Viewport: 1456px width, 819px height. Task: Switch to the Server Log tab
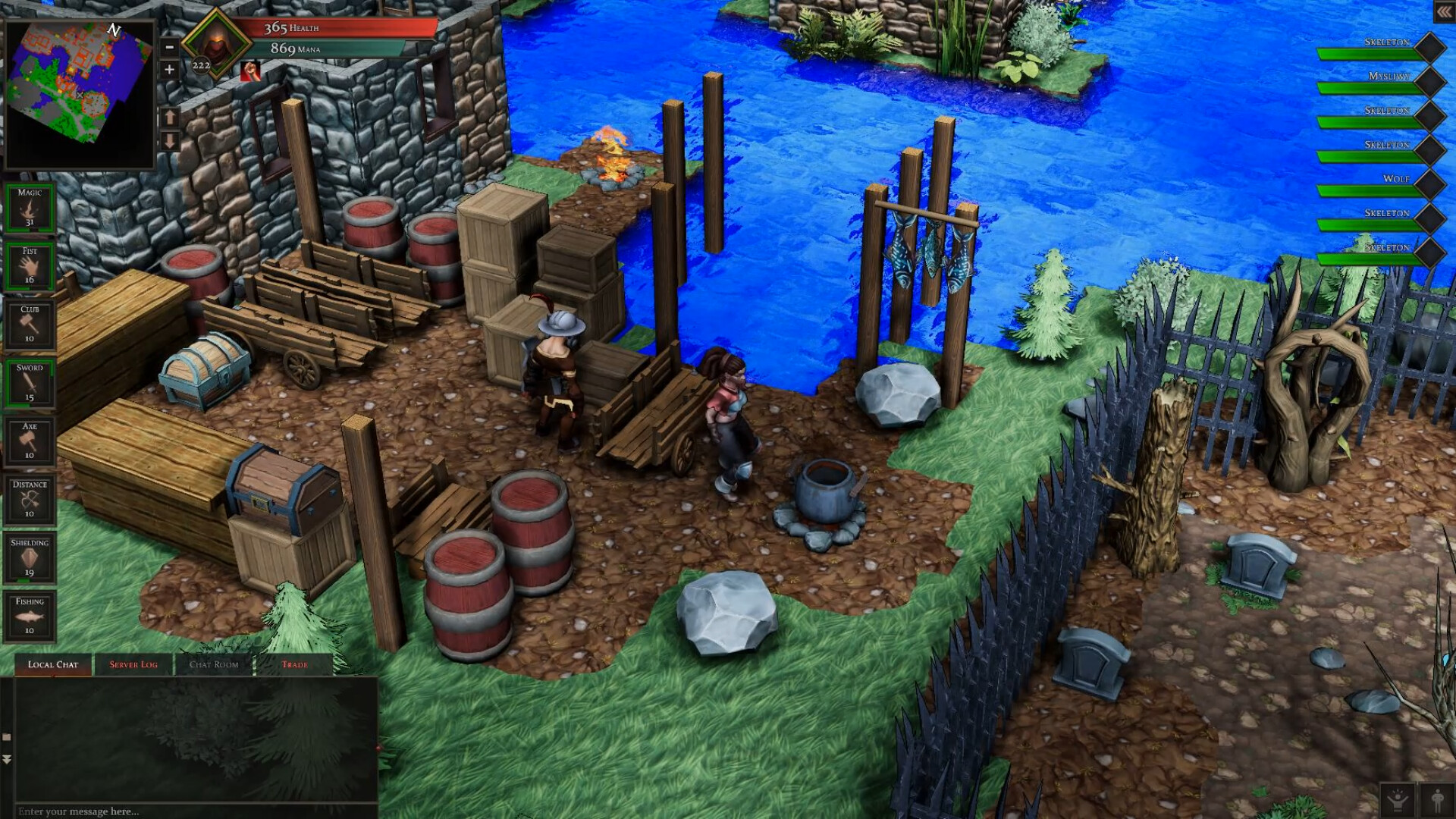pyautogui.click(x=133, y=664)
